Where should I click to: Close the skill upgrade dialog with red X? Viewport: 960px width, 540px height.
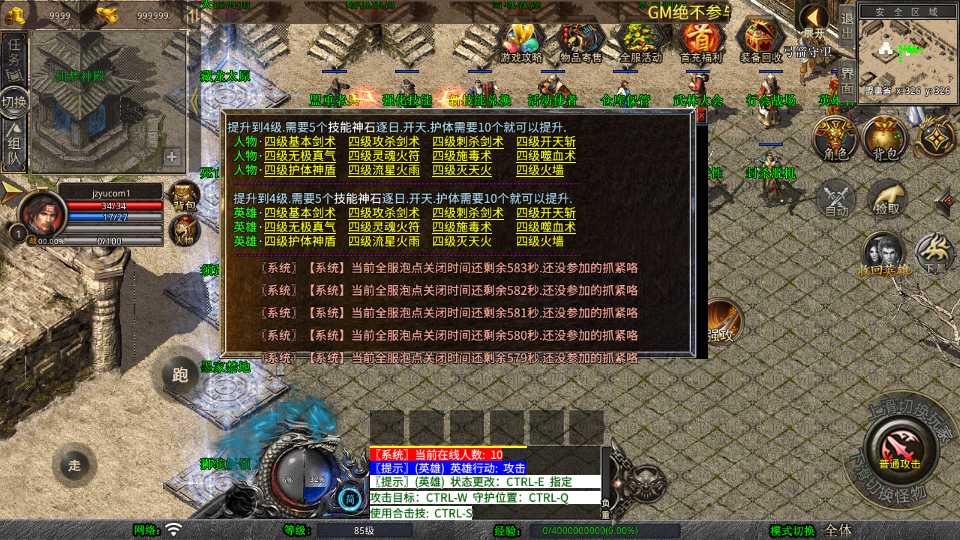(700, 116)
